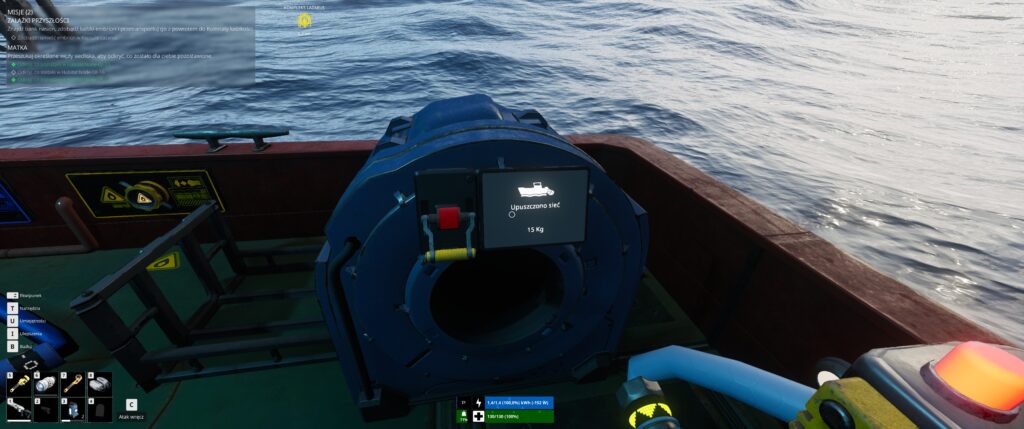Select the grey device hotbar slot 8
The height and width of the screenshot is (429, 1024).
99,384
